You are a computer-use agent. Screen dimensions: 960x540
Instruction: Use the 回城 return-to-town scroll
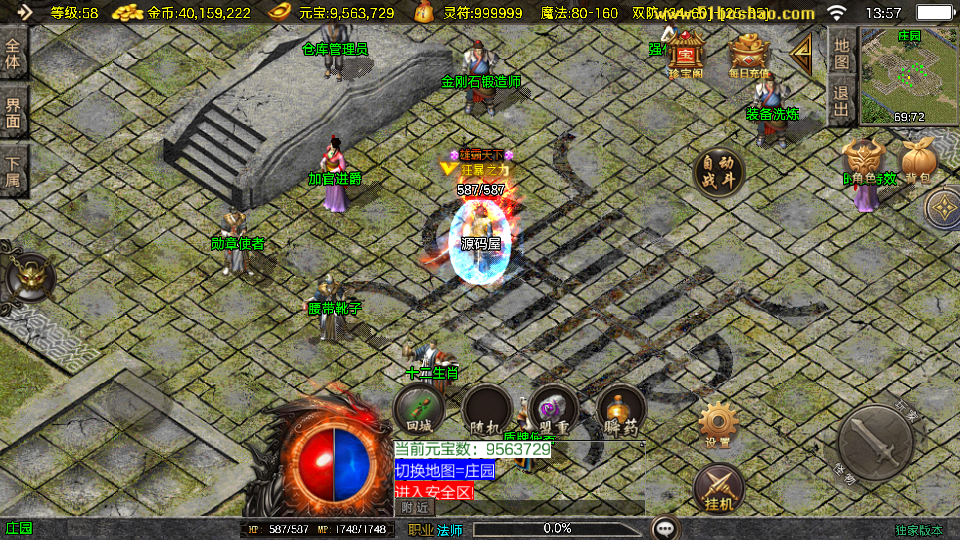pyautogui.click(x=418, y=409)
